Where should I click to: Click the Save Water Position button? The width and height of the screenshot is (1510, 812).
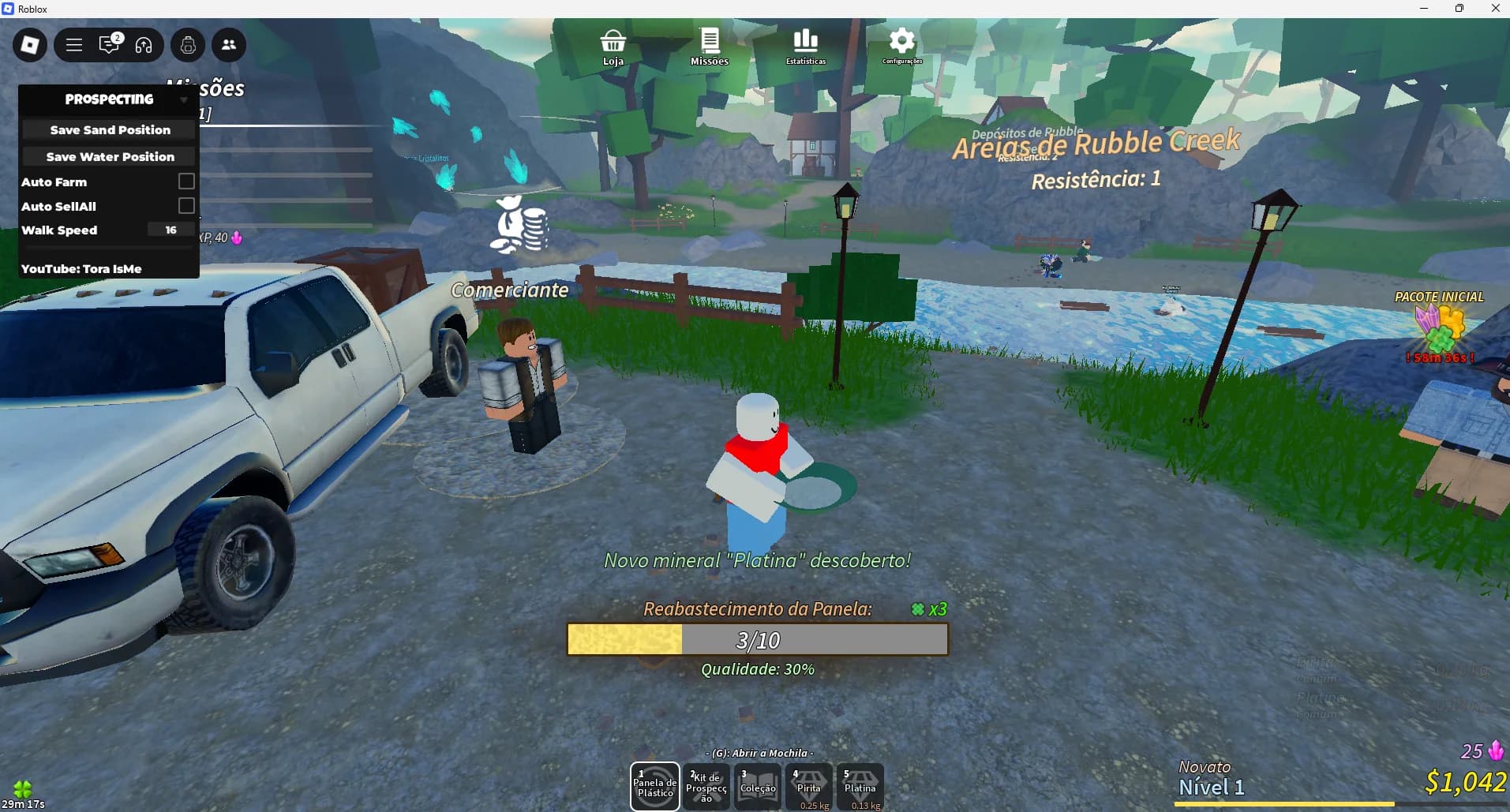[x=108, y=156]
